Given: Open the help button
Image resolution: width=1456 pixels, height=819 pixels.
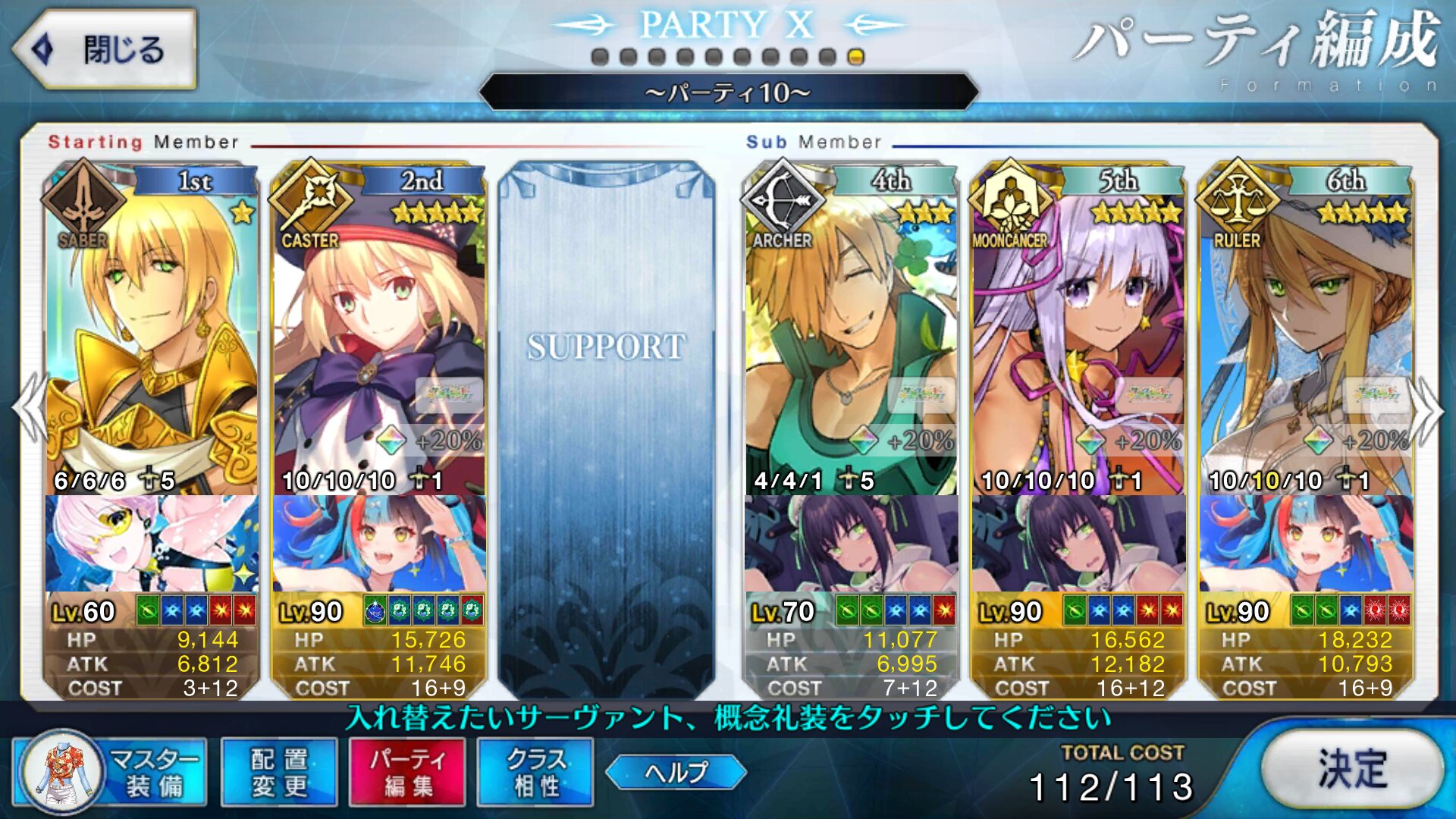Looking at the screenshot, I should pyautogui.click(x=676, y=772).
